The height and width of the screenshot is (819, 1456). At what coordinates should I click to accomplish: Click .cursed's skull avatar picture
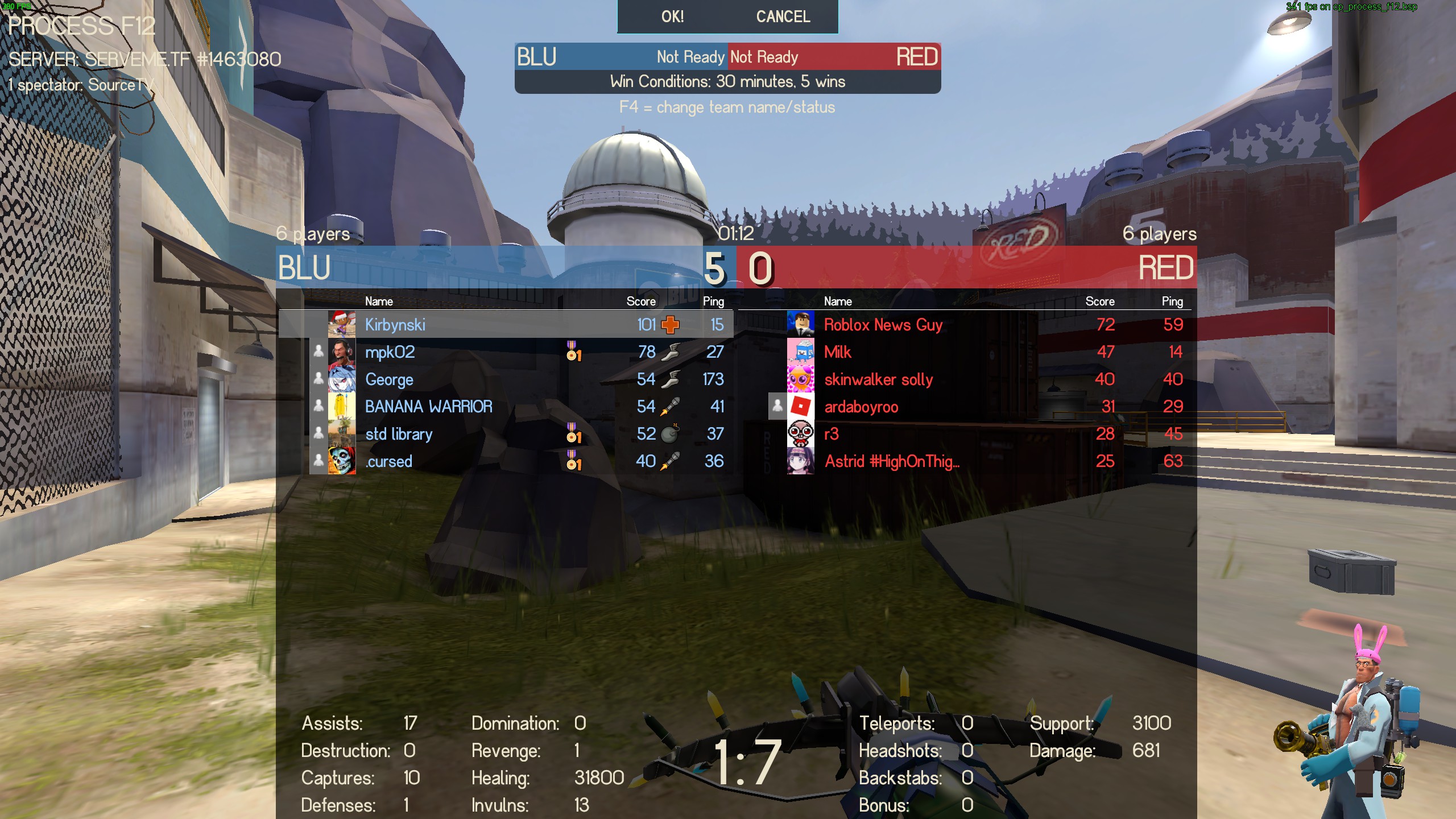[x=342, y=461]
